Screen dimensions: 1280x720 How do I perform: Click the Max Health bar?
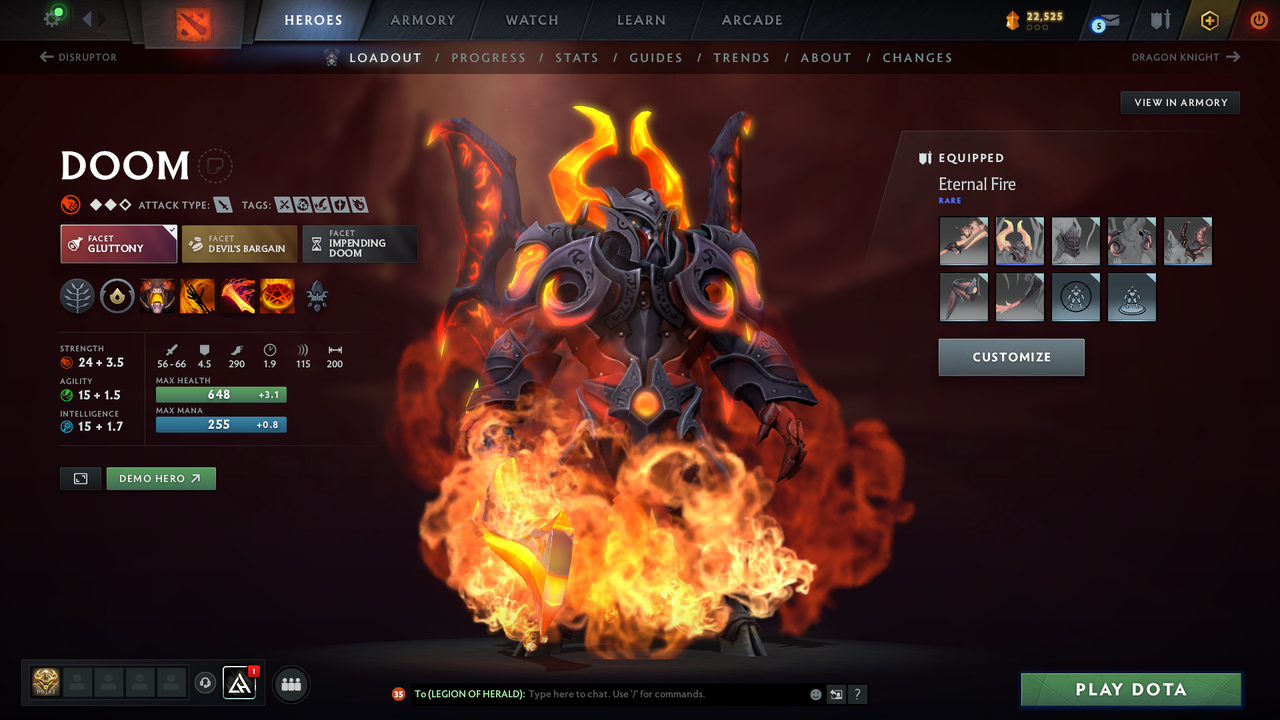(221, 395)
